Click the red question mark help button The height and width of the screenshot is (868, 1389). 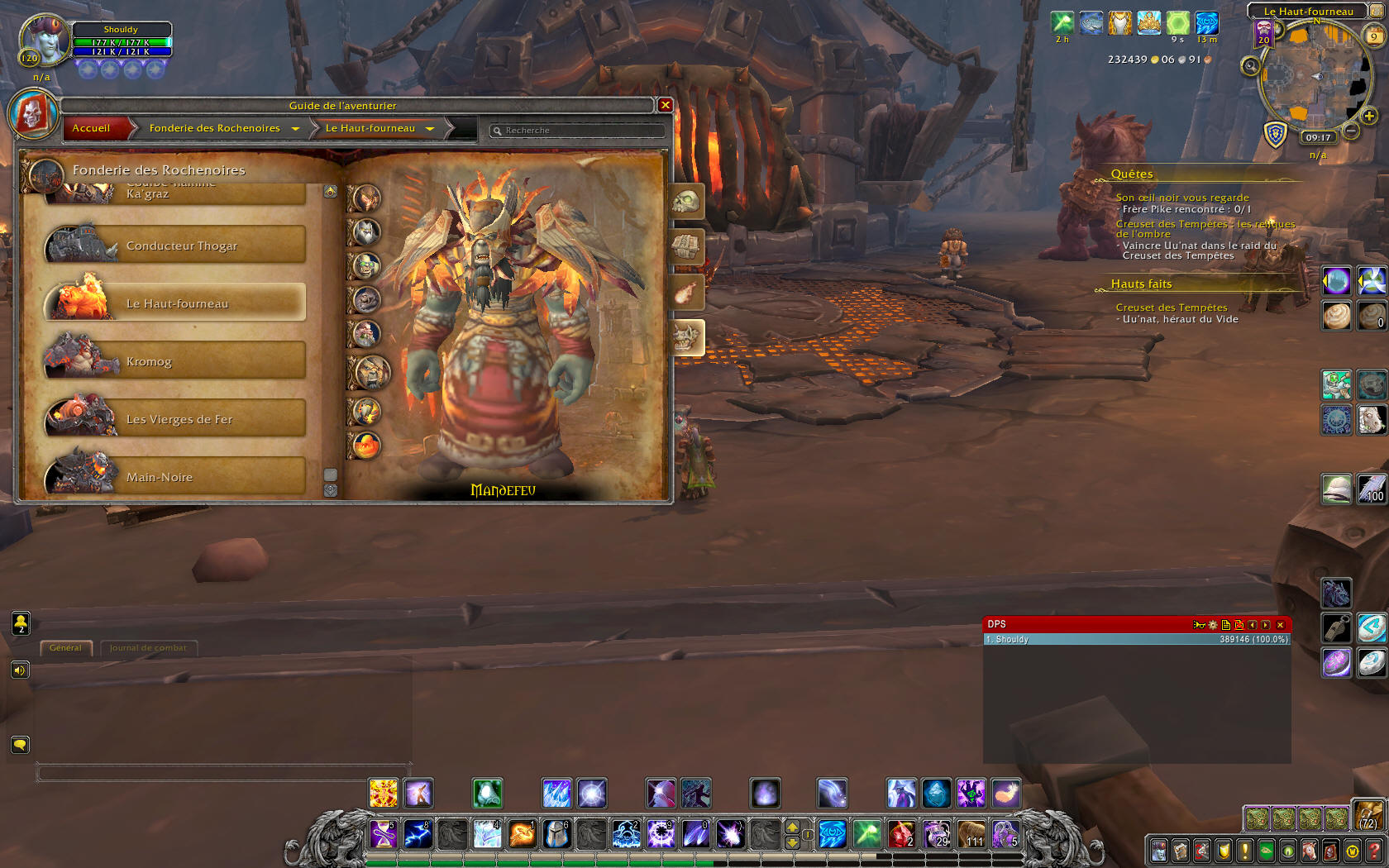click(x=1376, y=850)
